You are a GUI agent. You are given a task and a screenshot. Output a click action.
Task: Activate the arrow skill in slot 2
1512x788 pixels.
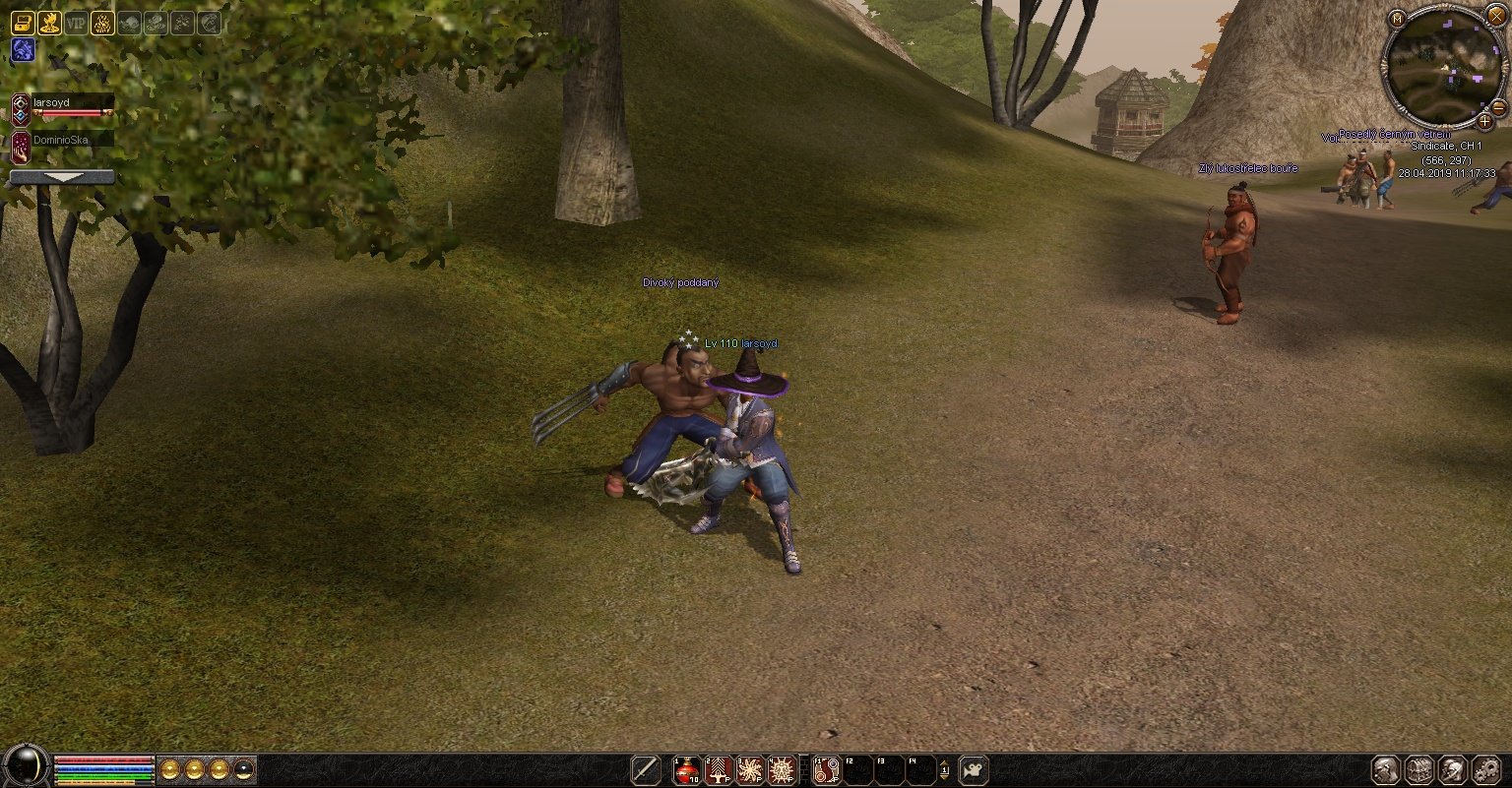tap(719, 769)
